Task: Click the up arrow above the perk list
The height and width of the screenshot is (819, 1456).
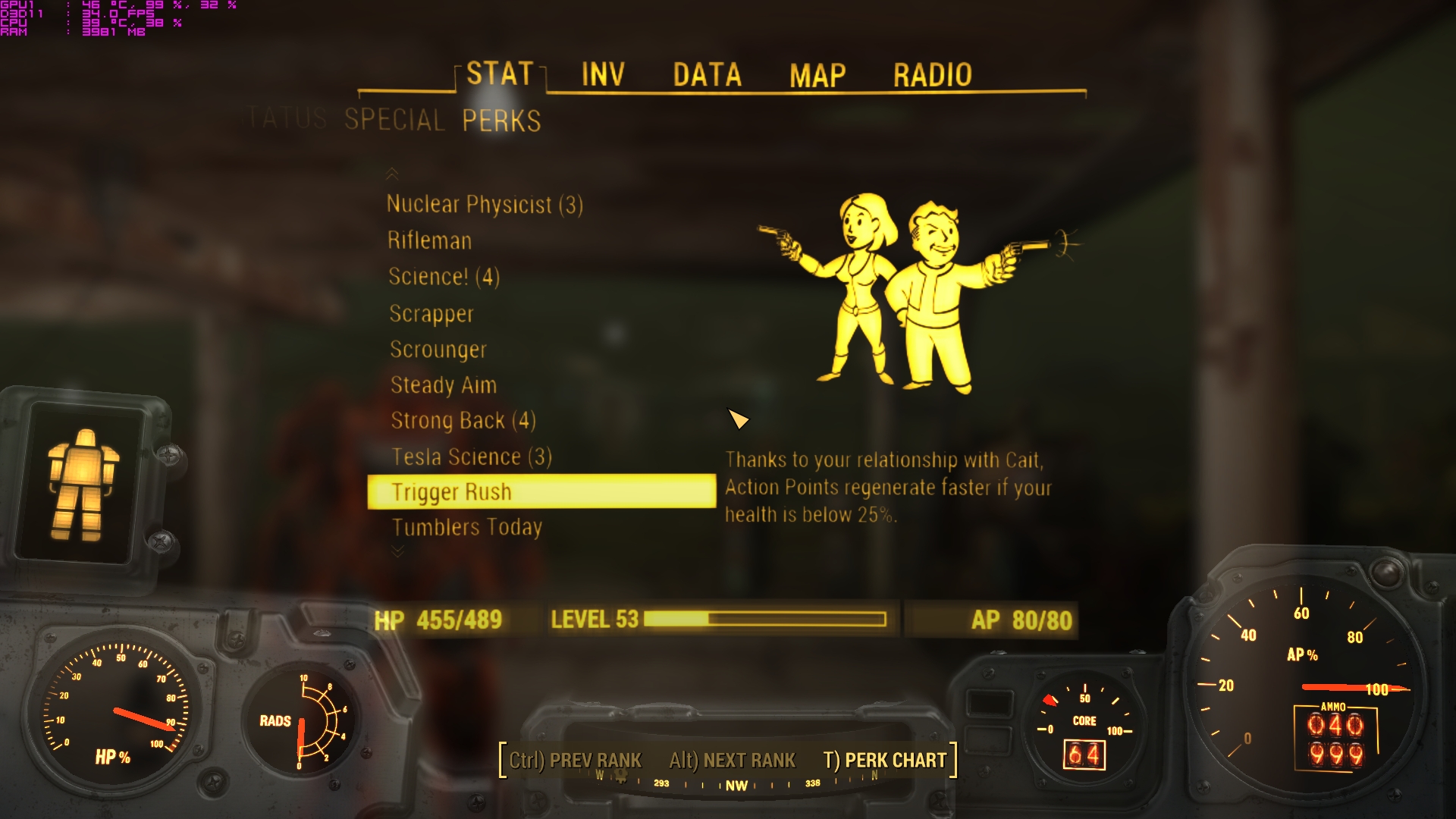Action: tap(394, 175)
